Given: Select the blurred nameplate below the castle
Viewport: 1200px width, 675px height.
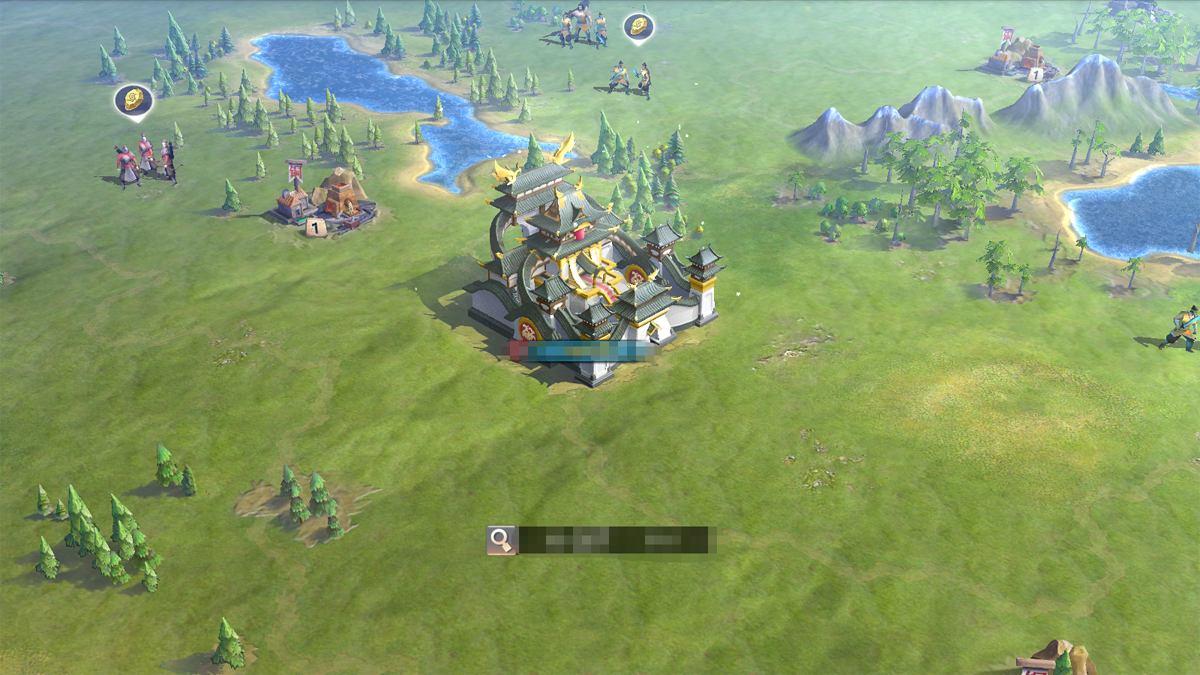Looking at the screenshot, I should click(581, 351).
